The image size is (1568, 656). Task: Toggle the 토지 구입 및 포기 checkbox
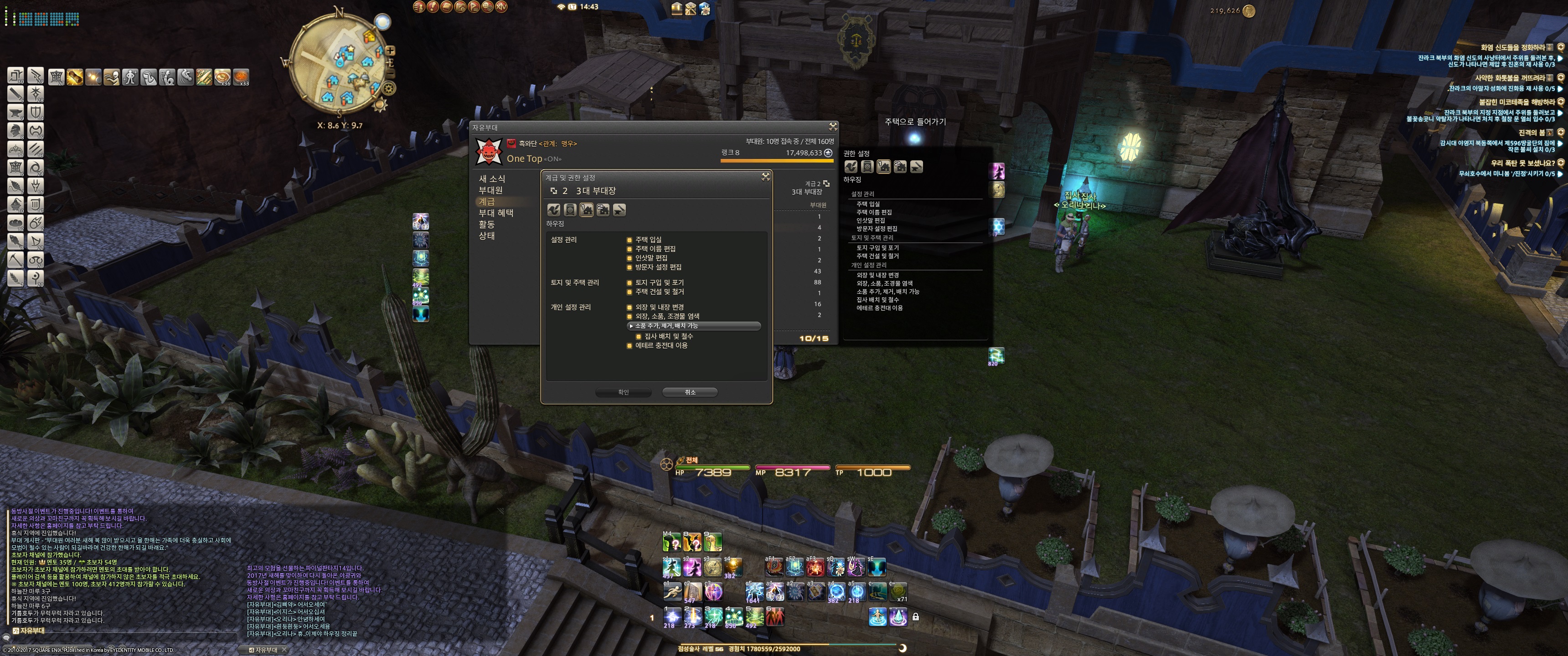coord(629,283)
